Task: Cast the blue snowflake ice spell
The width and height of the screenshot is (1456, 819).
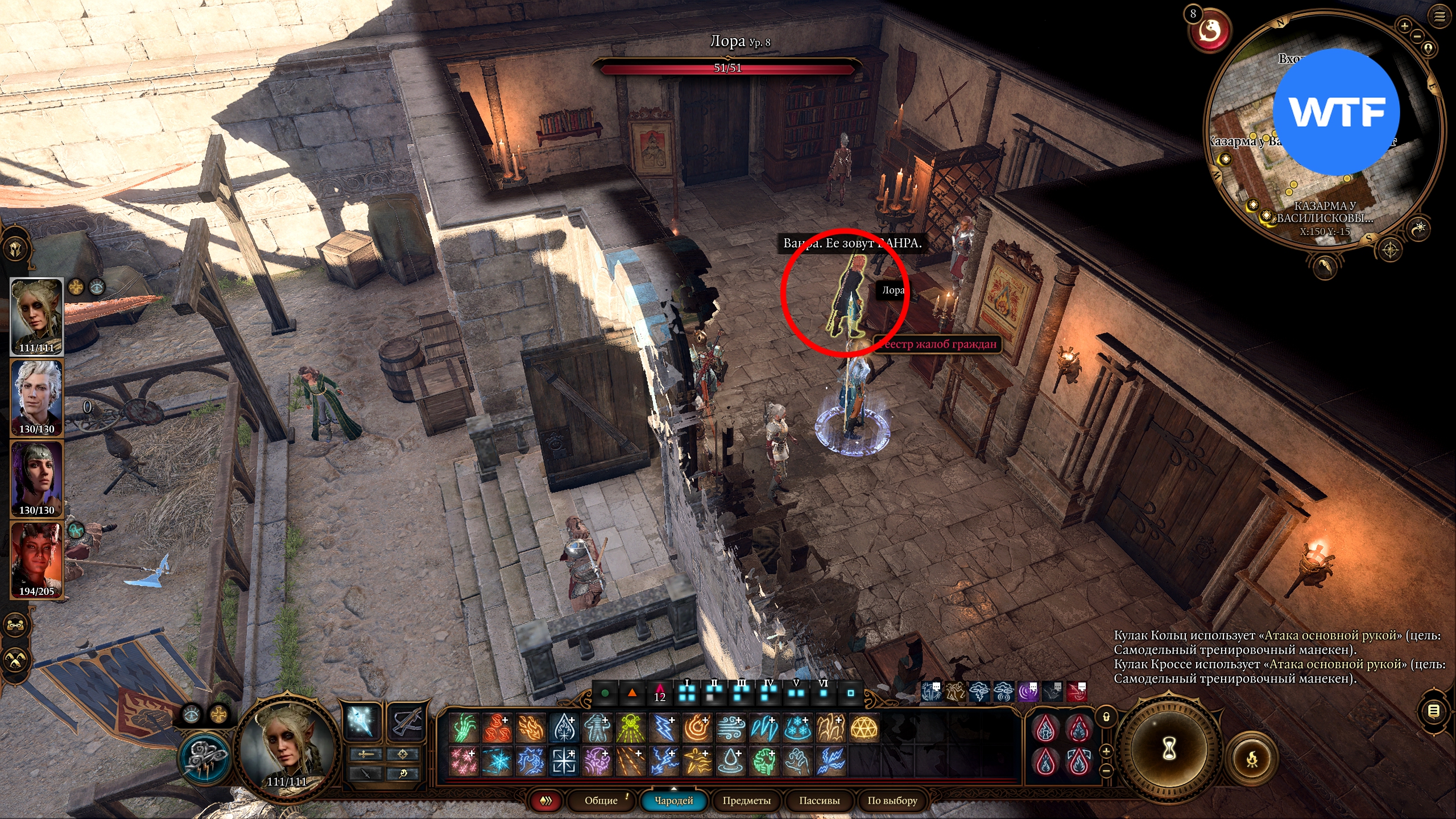Action: click(797, 728)
